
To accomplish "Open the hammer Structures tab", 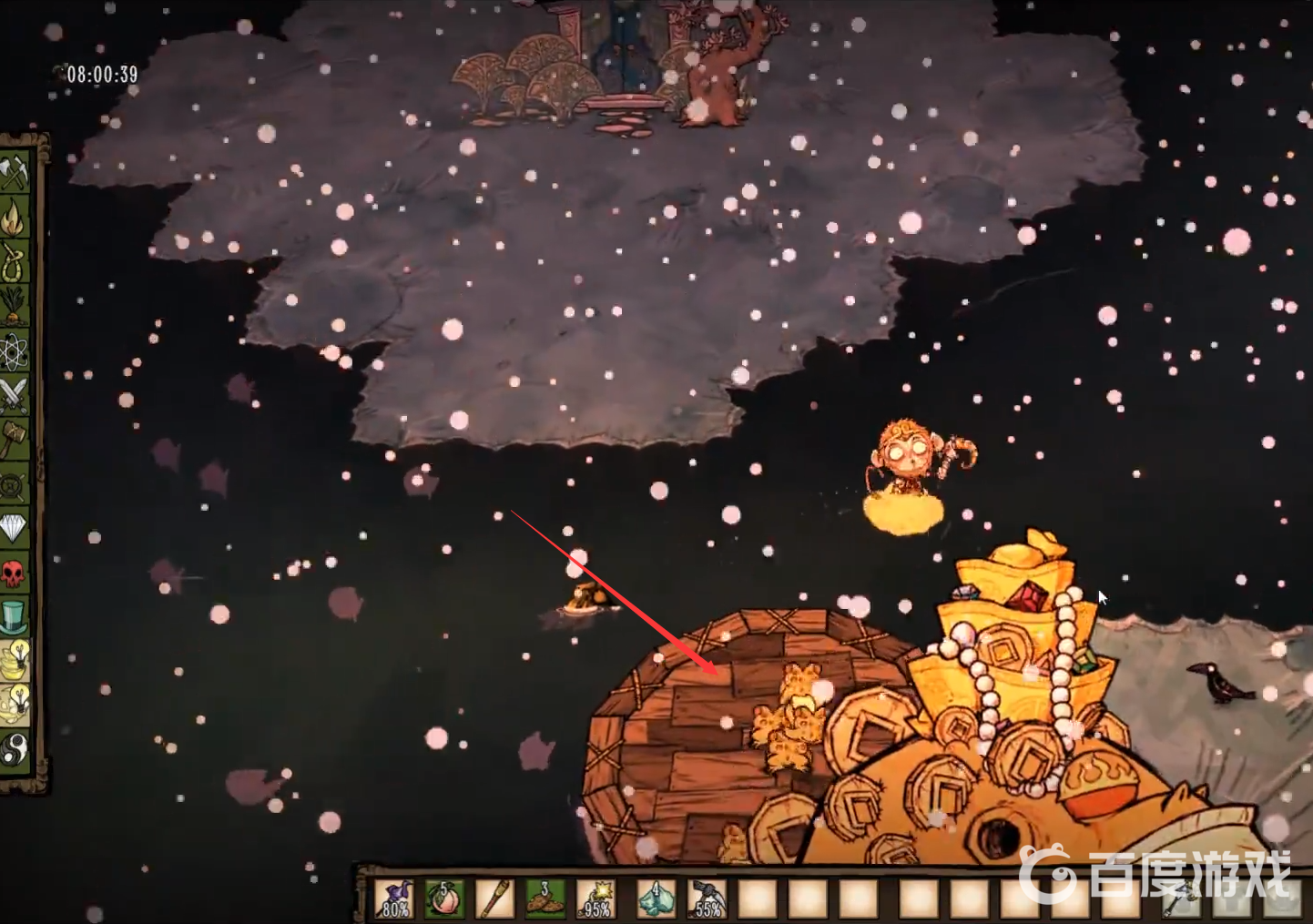I will tap(15, 441).
